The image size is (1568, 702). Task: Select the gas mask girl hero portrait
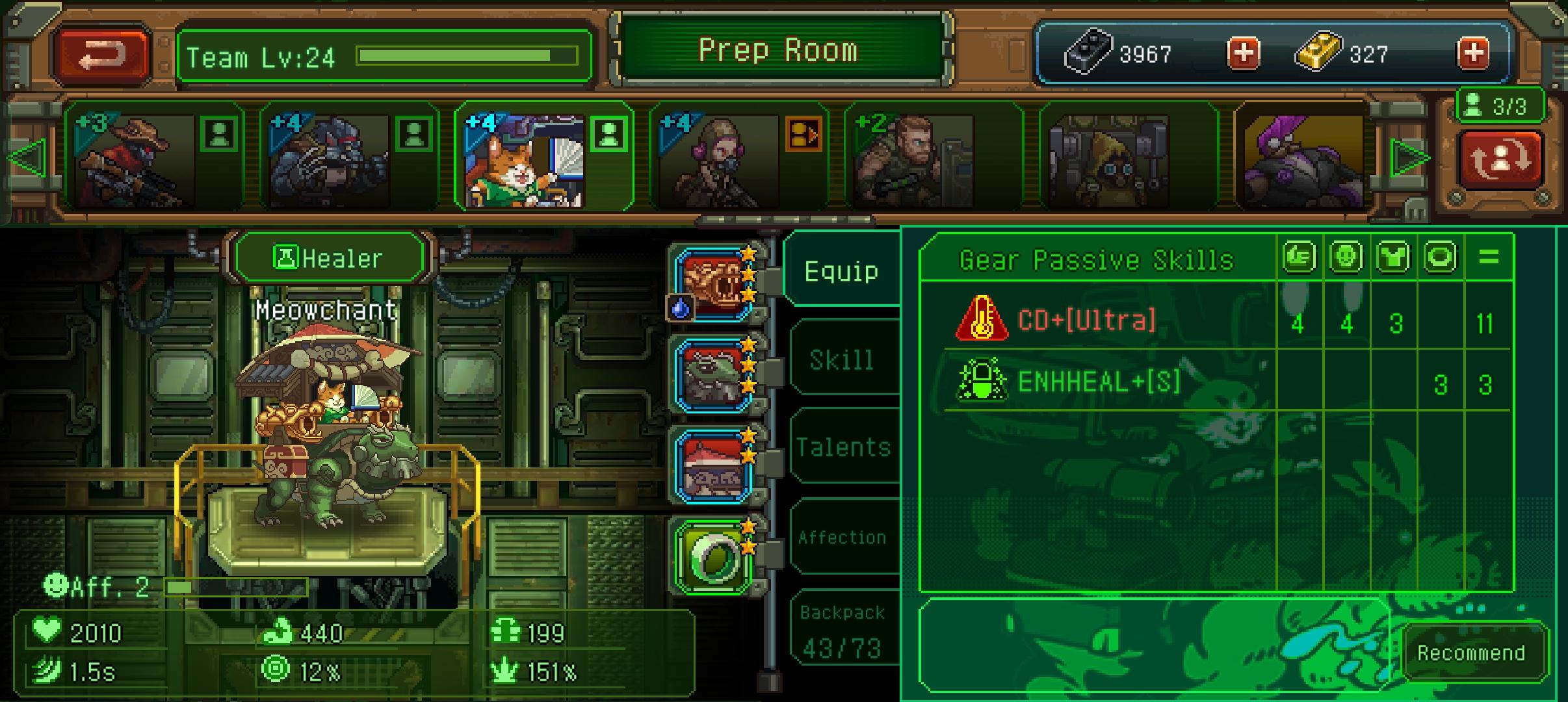(x=719, y=159)
